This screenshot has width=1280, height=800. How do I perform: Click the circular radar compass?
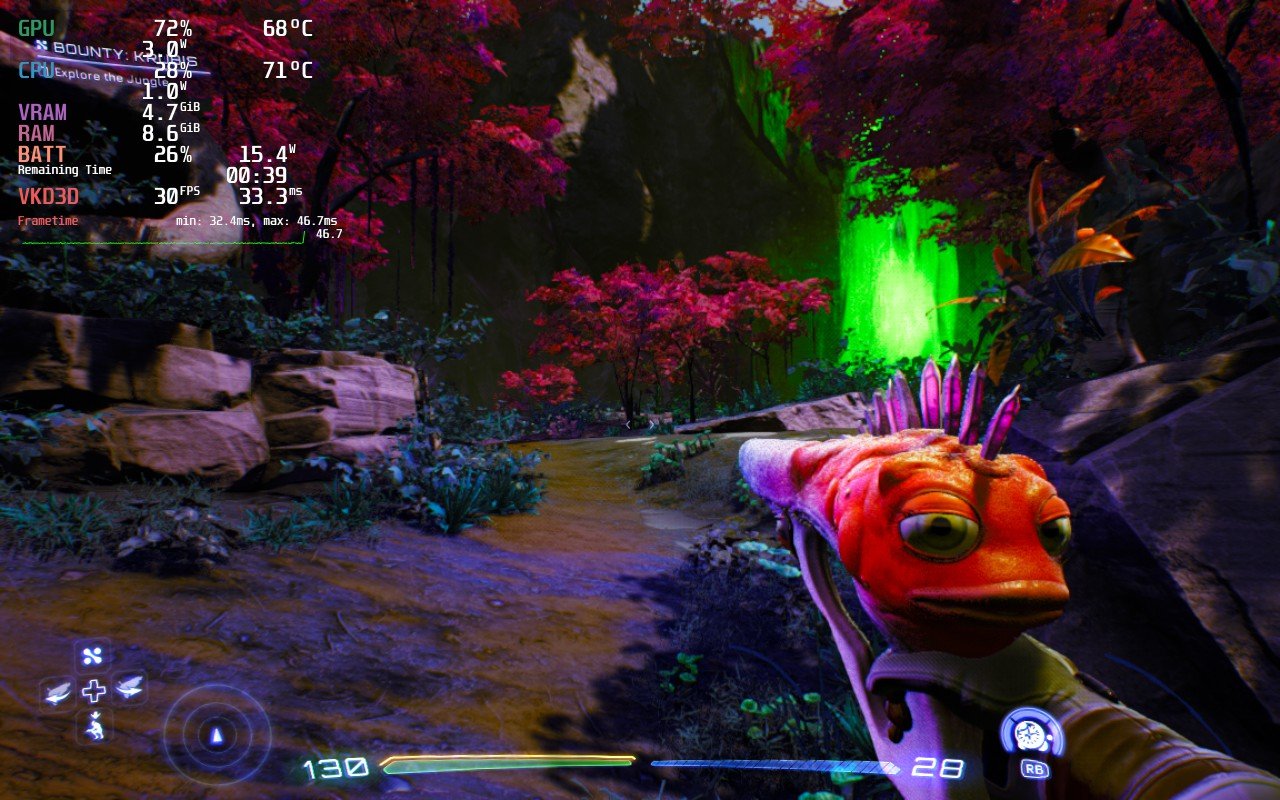click(x=216, y=736)
